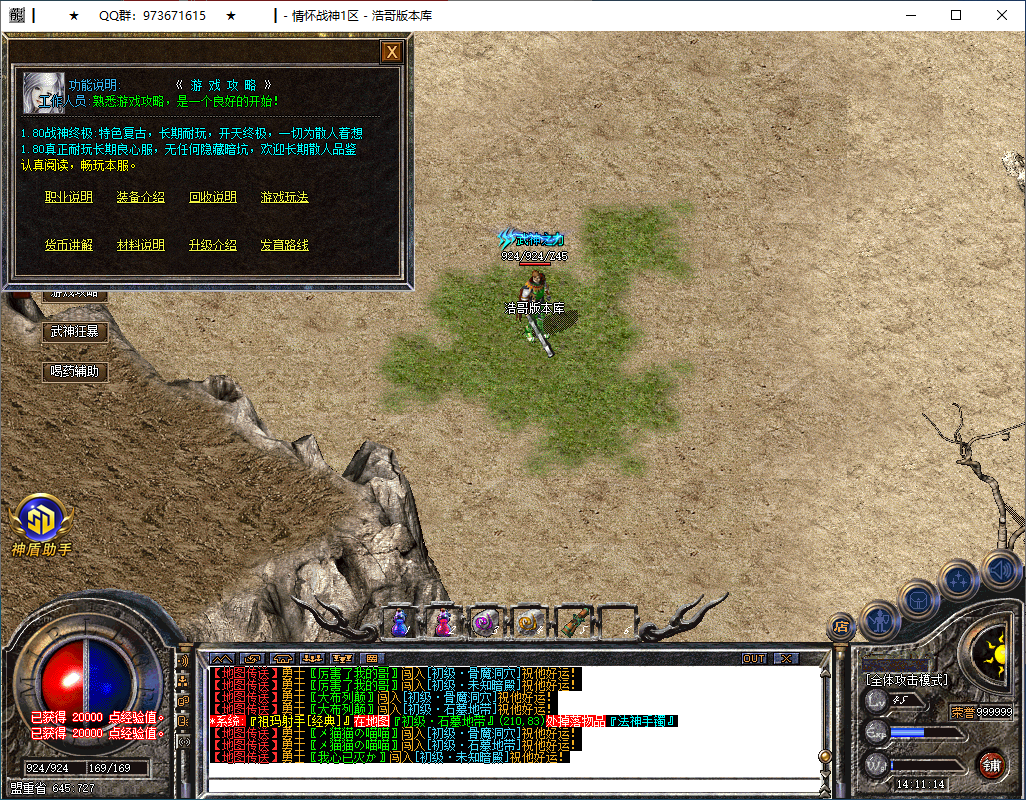This screenshot has width=1026, height=800.
Task: Click the red 铺 stall button
Action: tap(991, 765)
